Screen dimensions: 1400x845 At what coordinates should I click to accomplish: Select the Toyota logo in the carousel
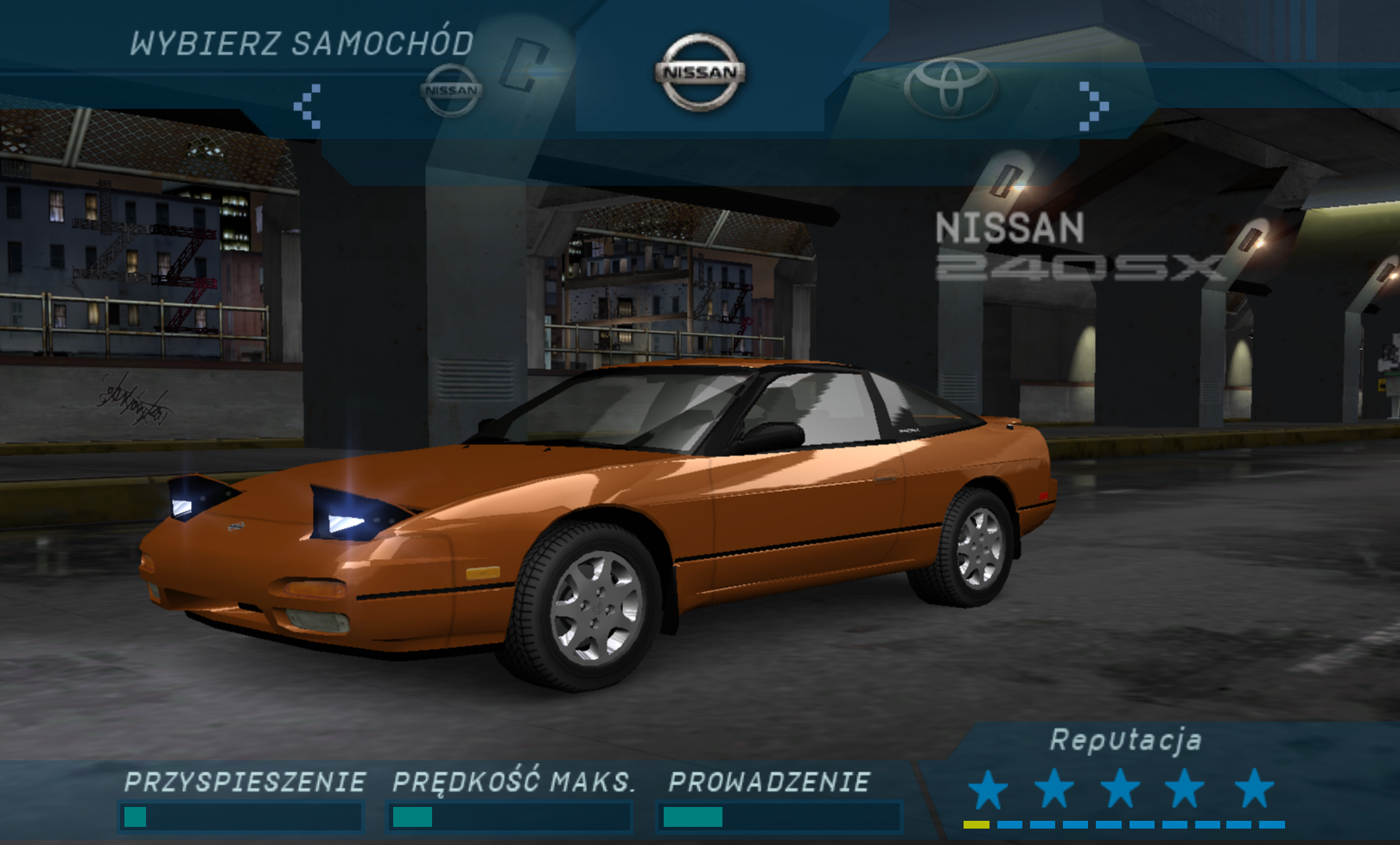pos(950,87)
